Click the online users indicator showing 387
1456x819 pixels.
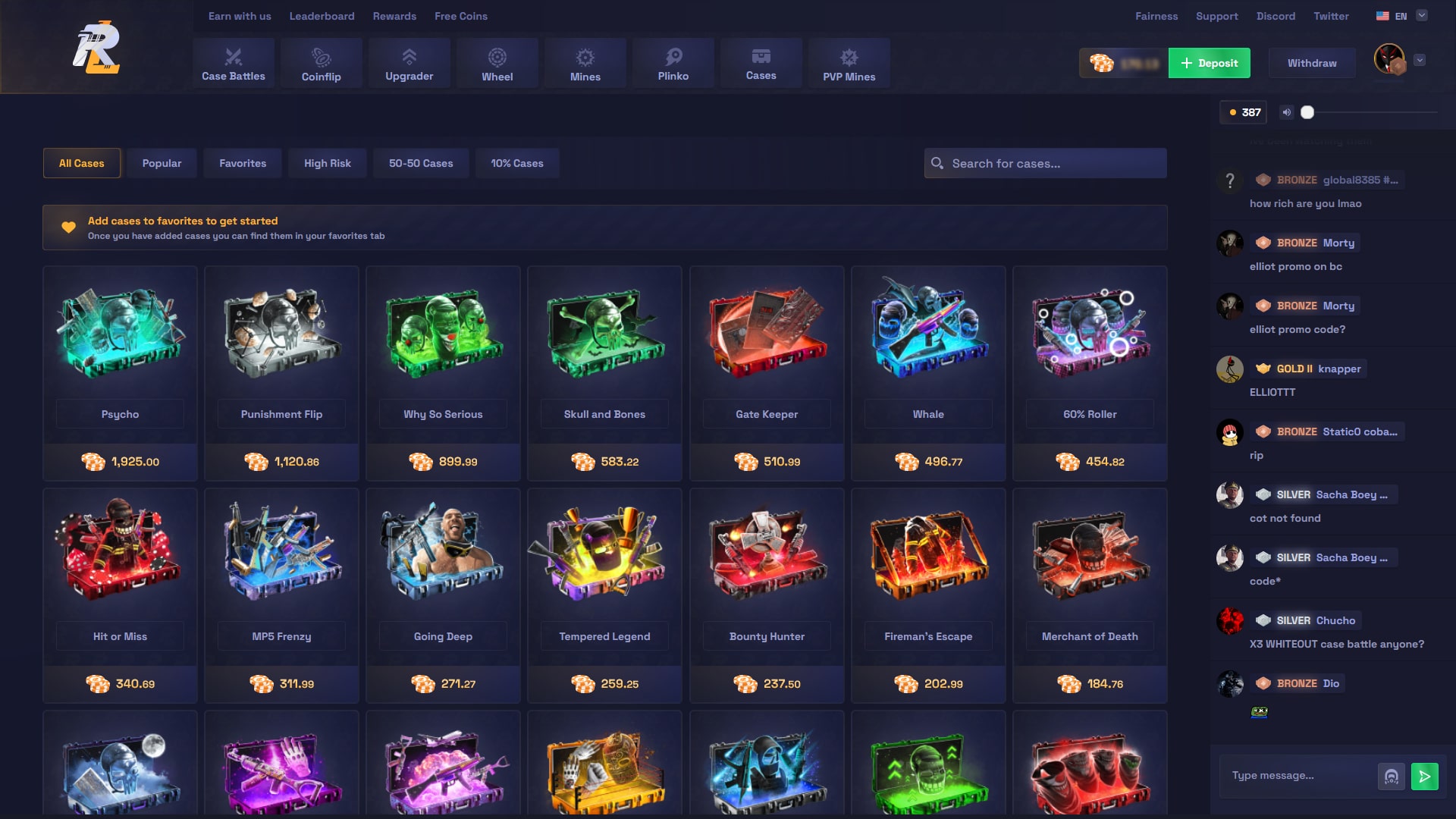(x=1244, y=111)
